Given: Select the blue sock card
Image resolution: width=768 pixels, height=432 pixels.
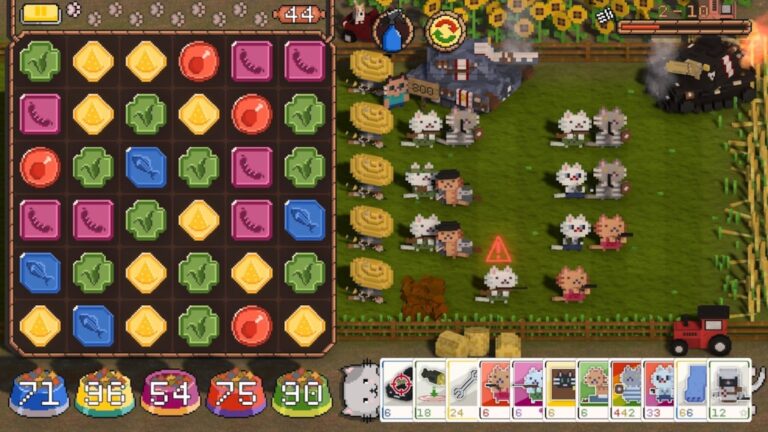Looking at the screenshot, I should click(692, 386).
